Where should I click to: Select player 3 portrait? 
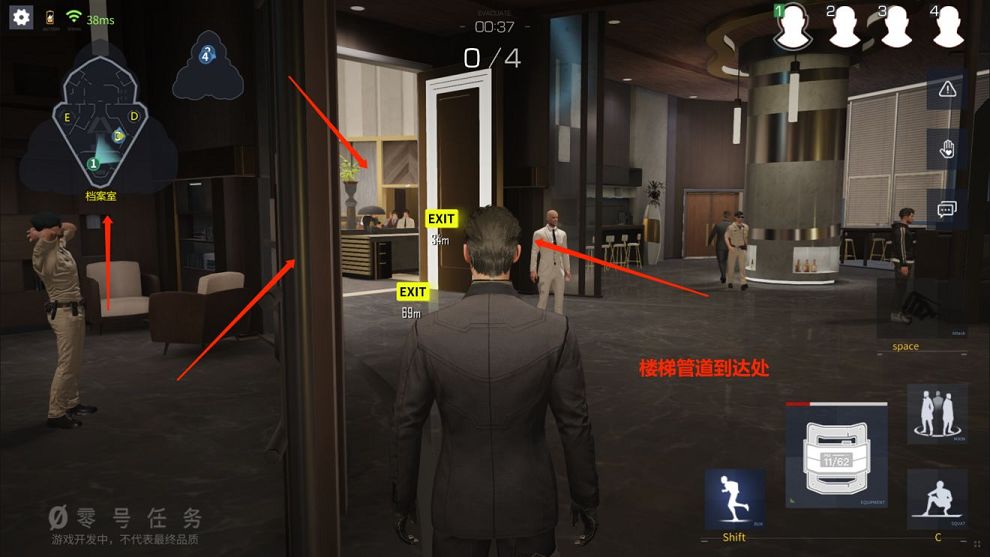(x=897, y=28)
